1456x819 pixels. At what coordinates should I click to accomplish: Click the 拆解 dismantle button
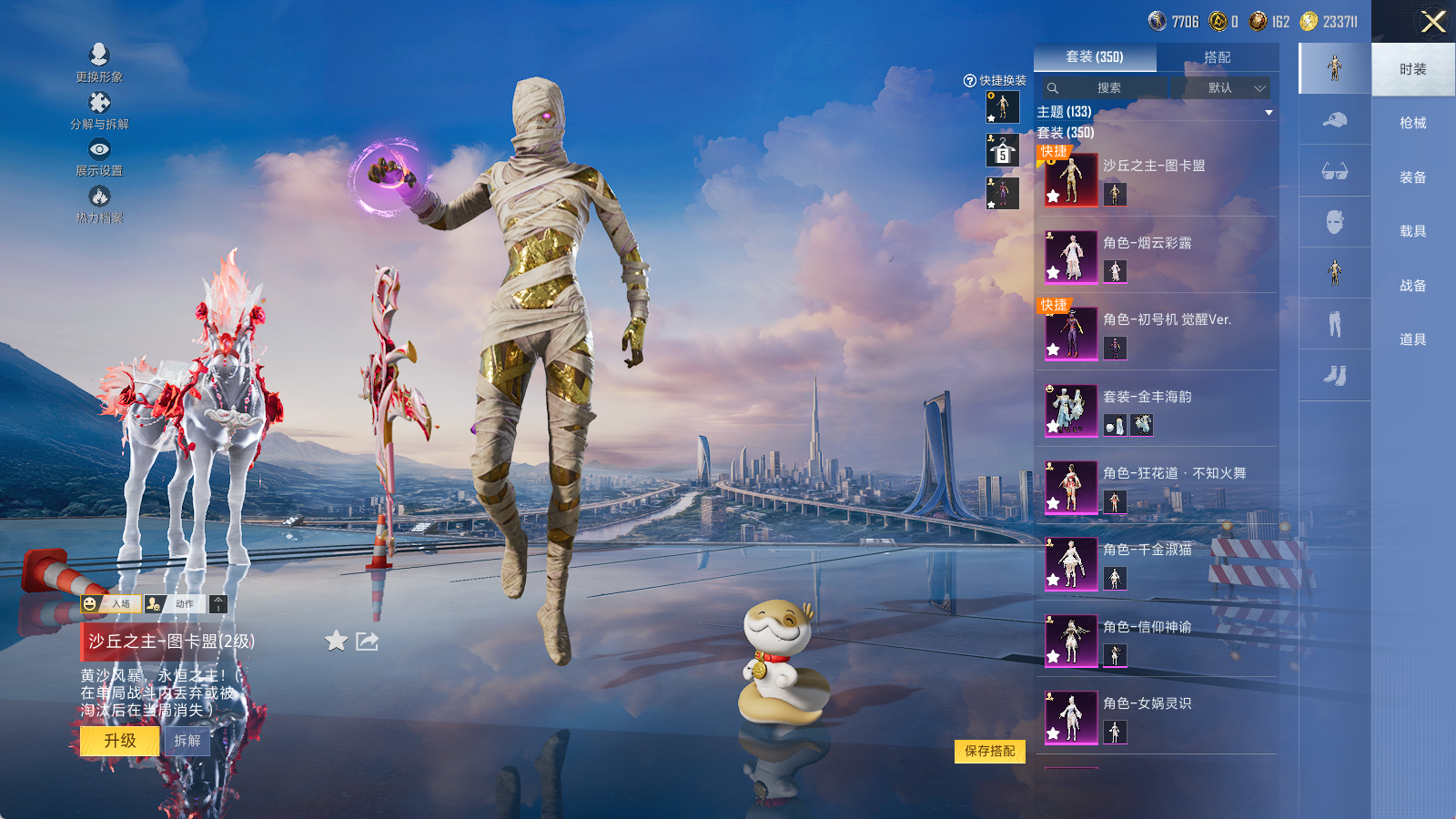tap(187, 741)
